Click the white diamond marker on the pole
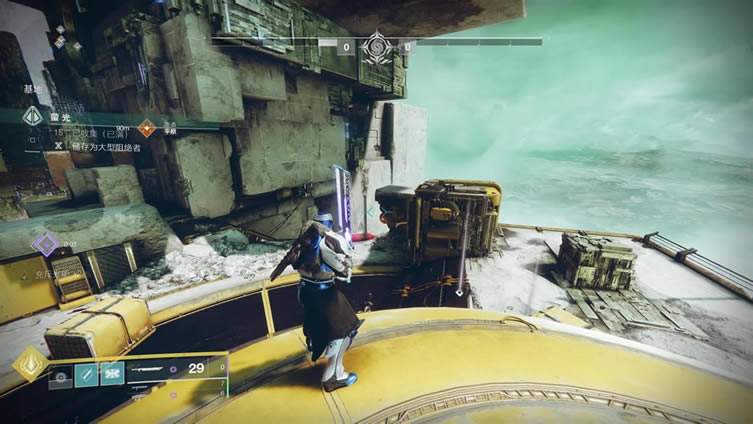Screen dimensions: 753x424 point(459,292)
